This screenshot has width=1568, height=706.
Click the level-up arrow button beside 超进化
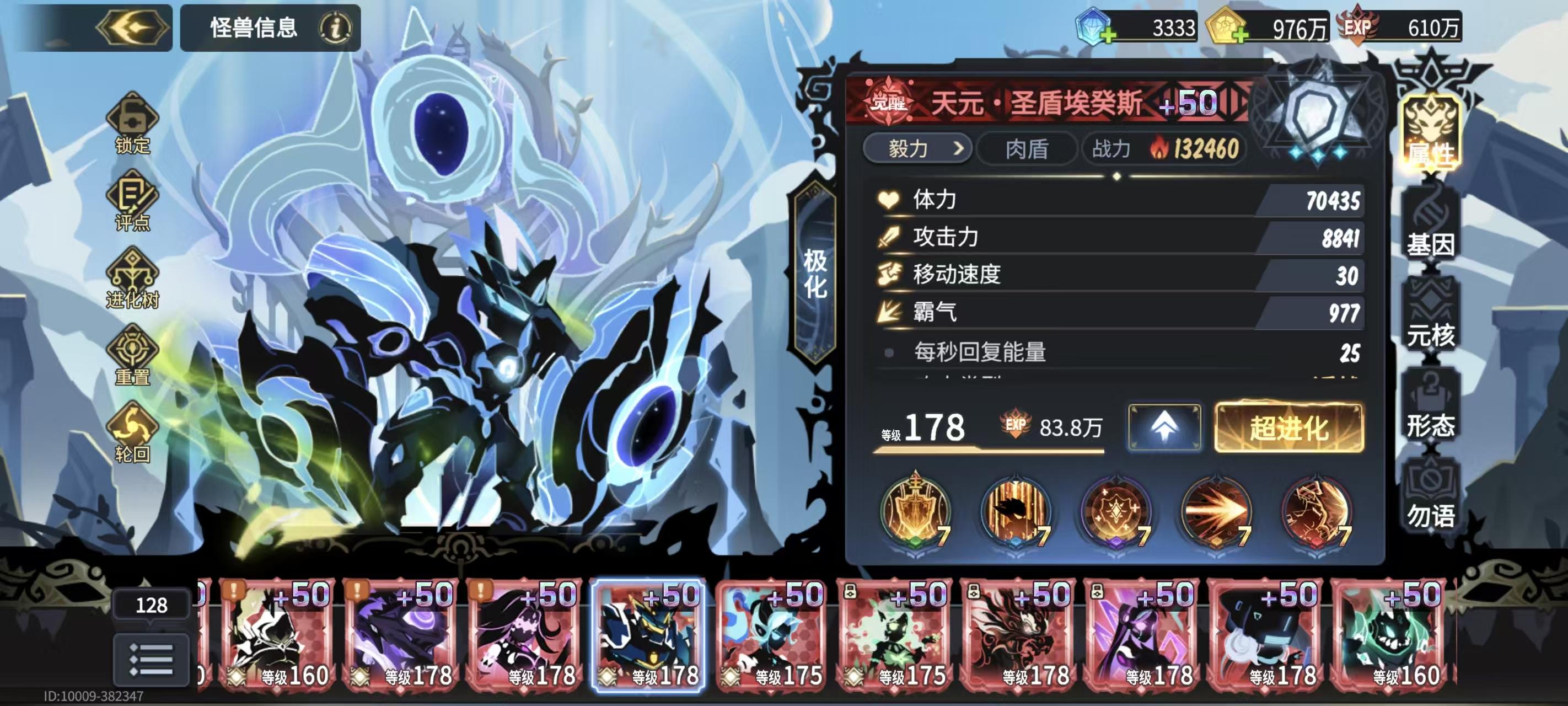[x=1166, y=428]
